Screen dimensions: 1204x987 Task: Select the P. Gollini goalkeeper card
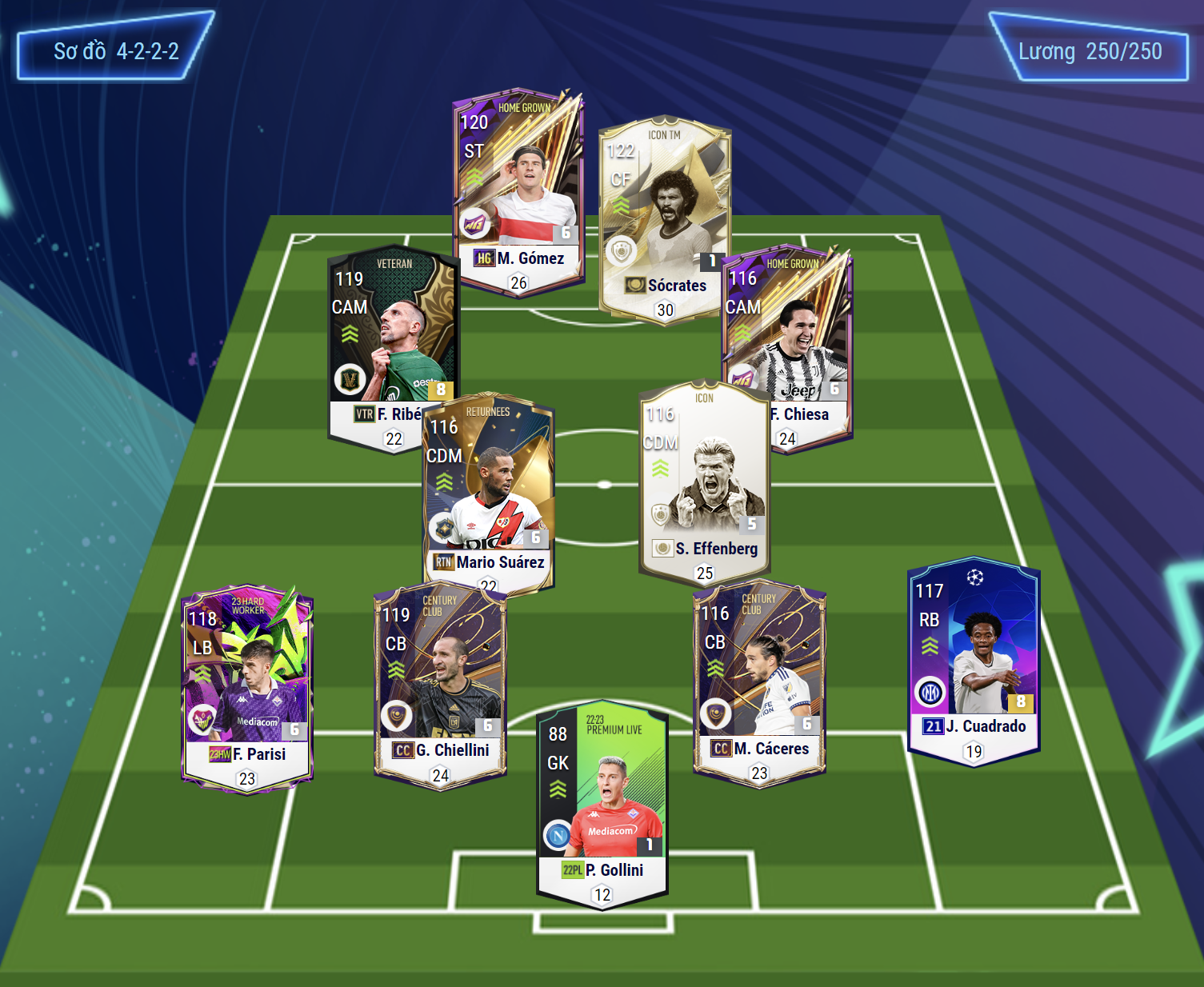tap(602, 804)
